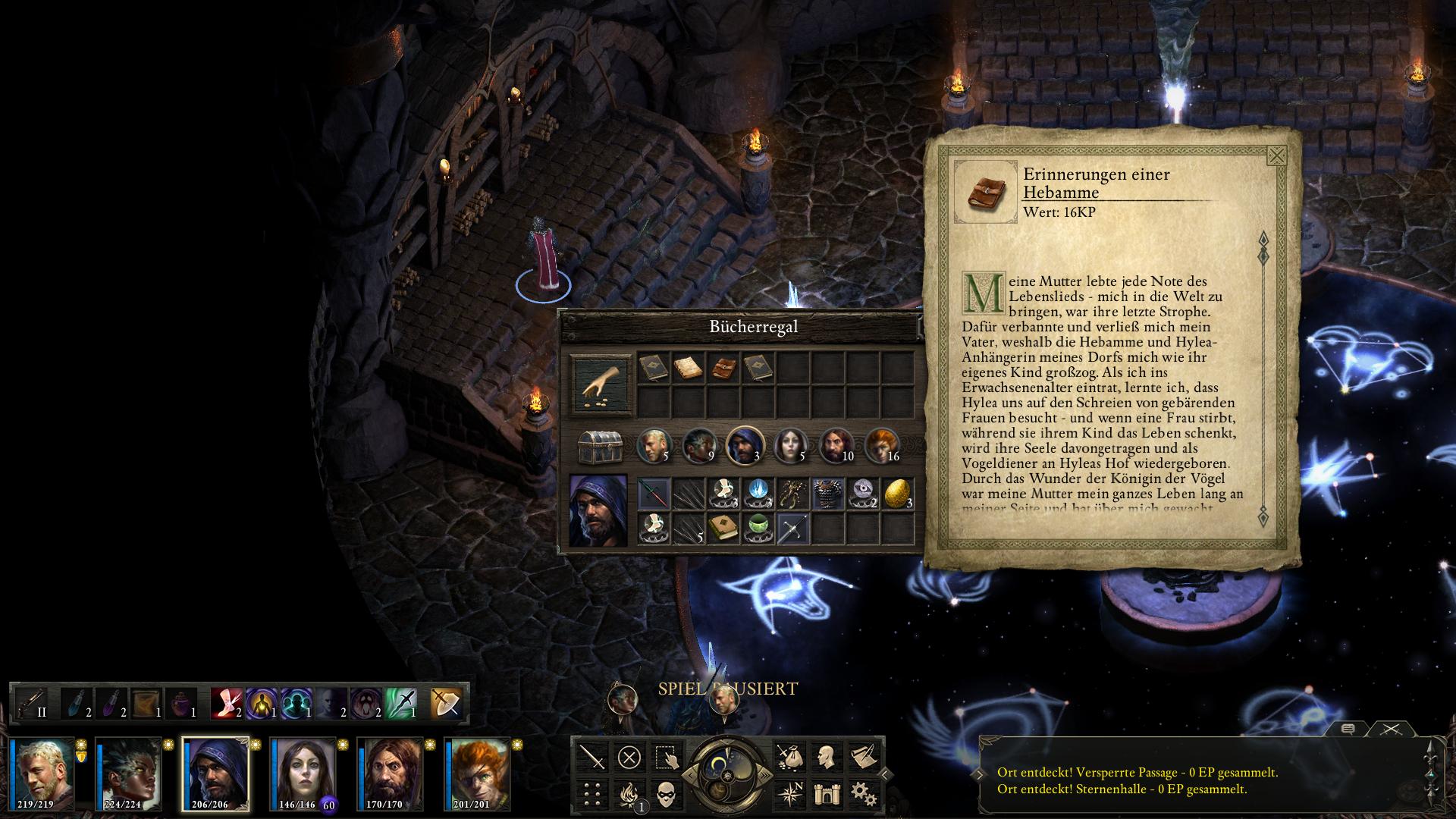This screenshot has height=819, width=1456.
Task: Open the game options gear icon
Action: [x=863, y=794]
